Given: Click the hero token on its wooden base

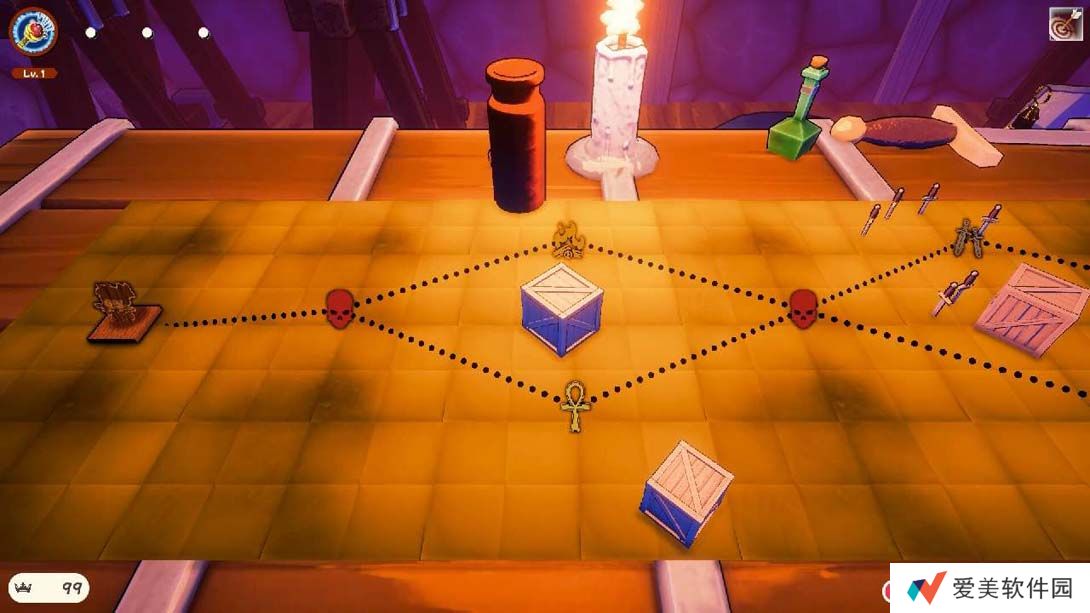Looking at the screenshot, I should click(x=122, y=311).
